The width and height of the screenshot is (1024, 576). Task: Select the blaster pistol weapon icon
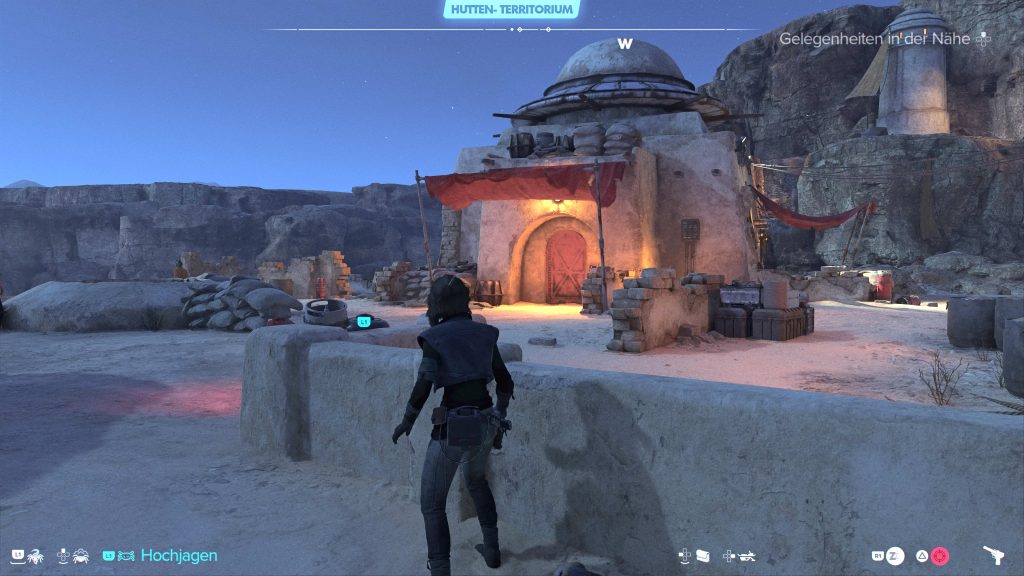(994, 555)
